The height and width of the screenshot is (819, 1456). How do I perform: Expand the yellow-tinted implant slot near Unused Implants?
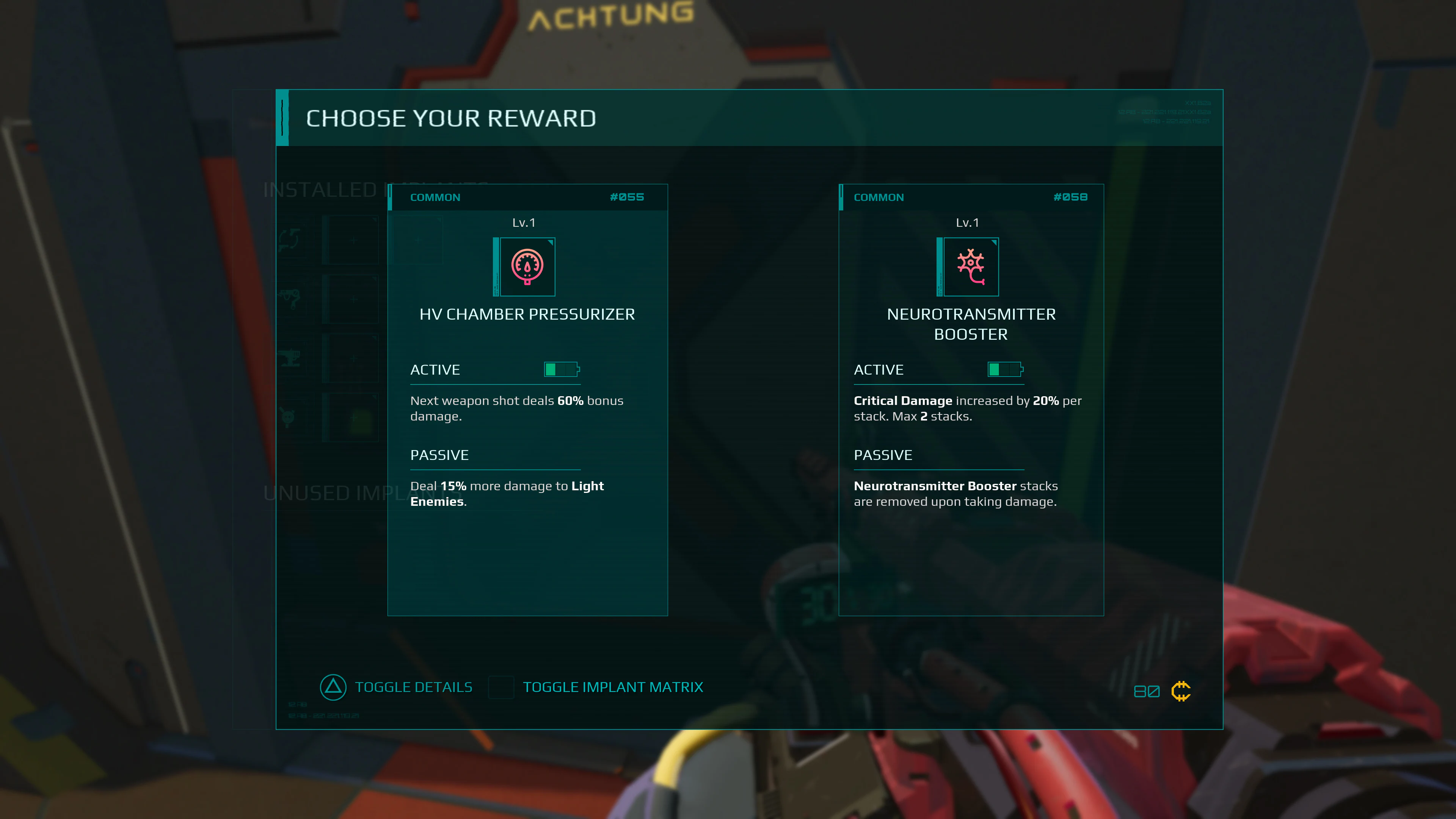point(354,418)
